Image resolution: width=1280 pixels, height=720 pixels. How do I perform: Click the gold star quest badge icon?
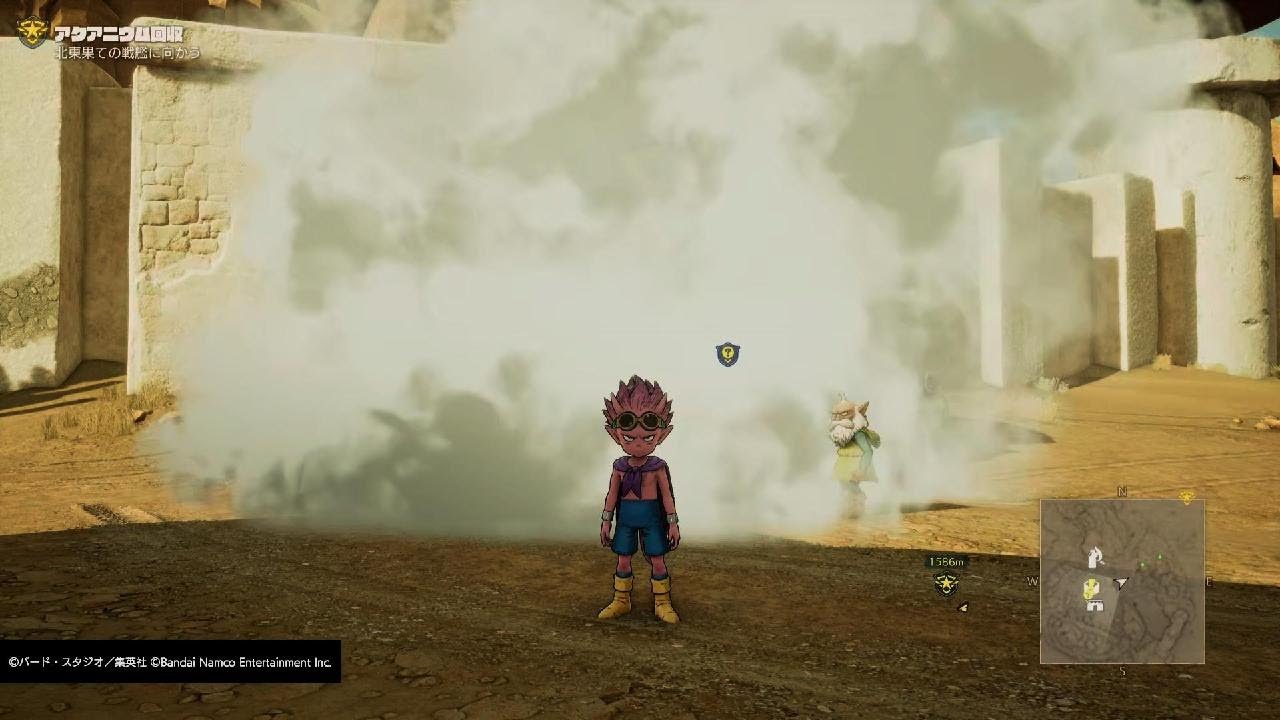(33, 33)
